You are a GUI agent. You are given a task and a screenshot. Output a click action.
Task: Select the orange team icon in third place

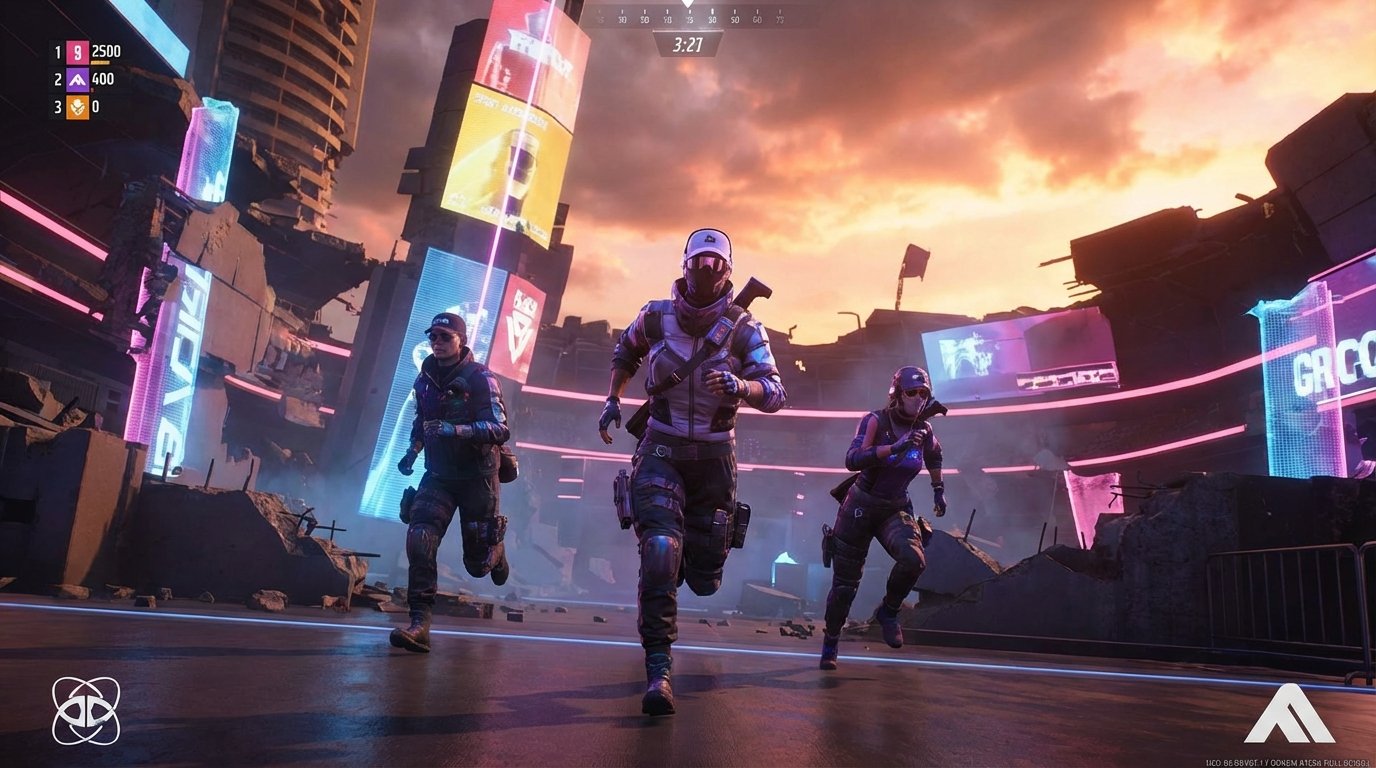pos(77,107)
